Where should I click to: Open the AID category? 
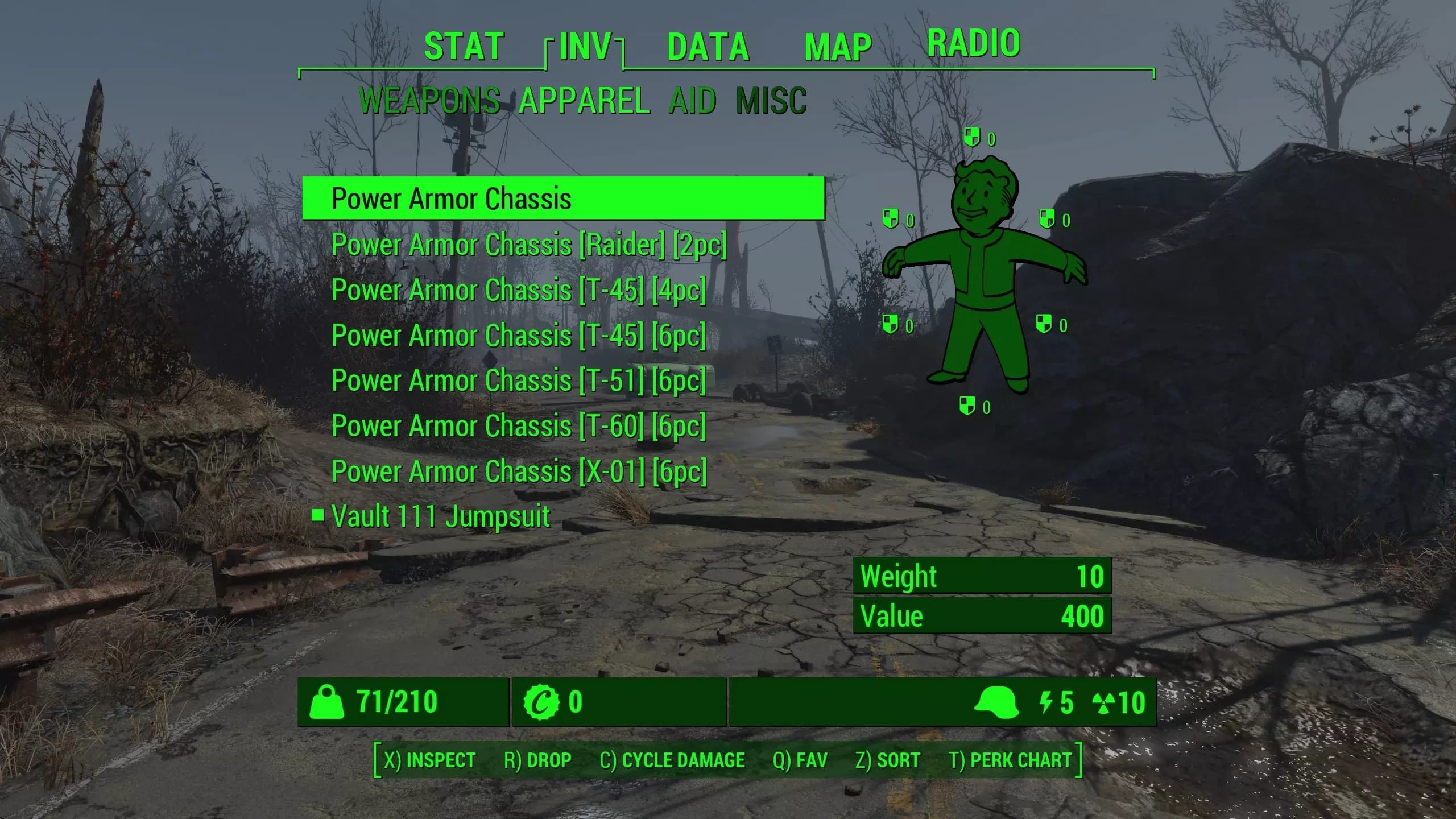tap(692, 101)
